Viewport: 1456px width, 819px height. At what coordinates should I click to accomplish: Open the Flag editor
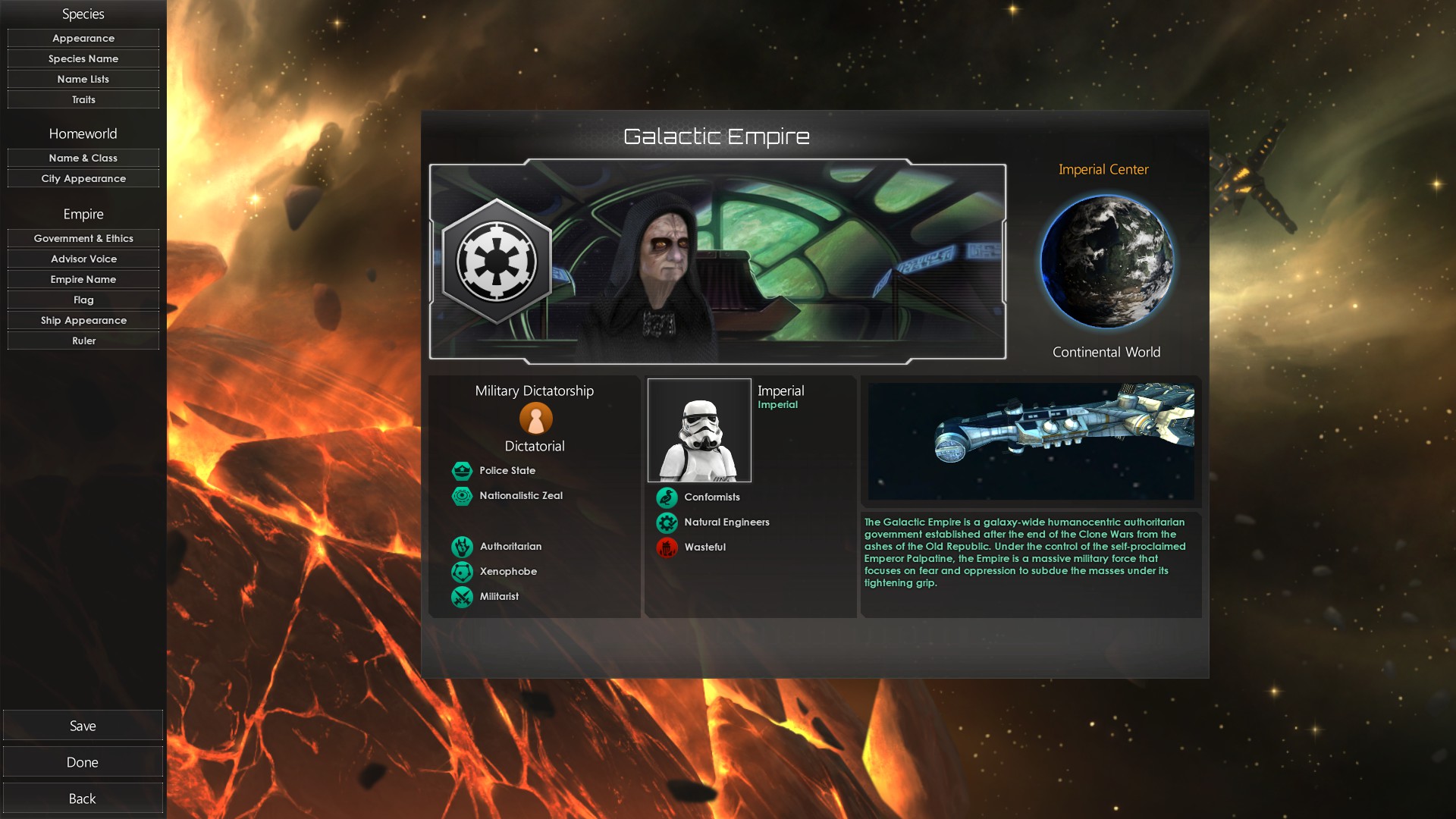coord(83,300)
